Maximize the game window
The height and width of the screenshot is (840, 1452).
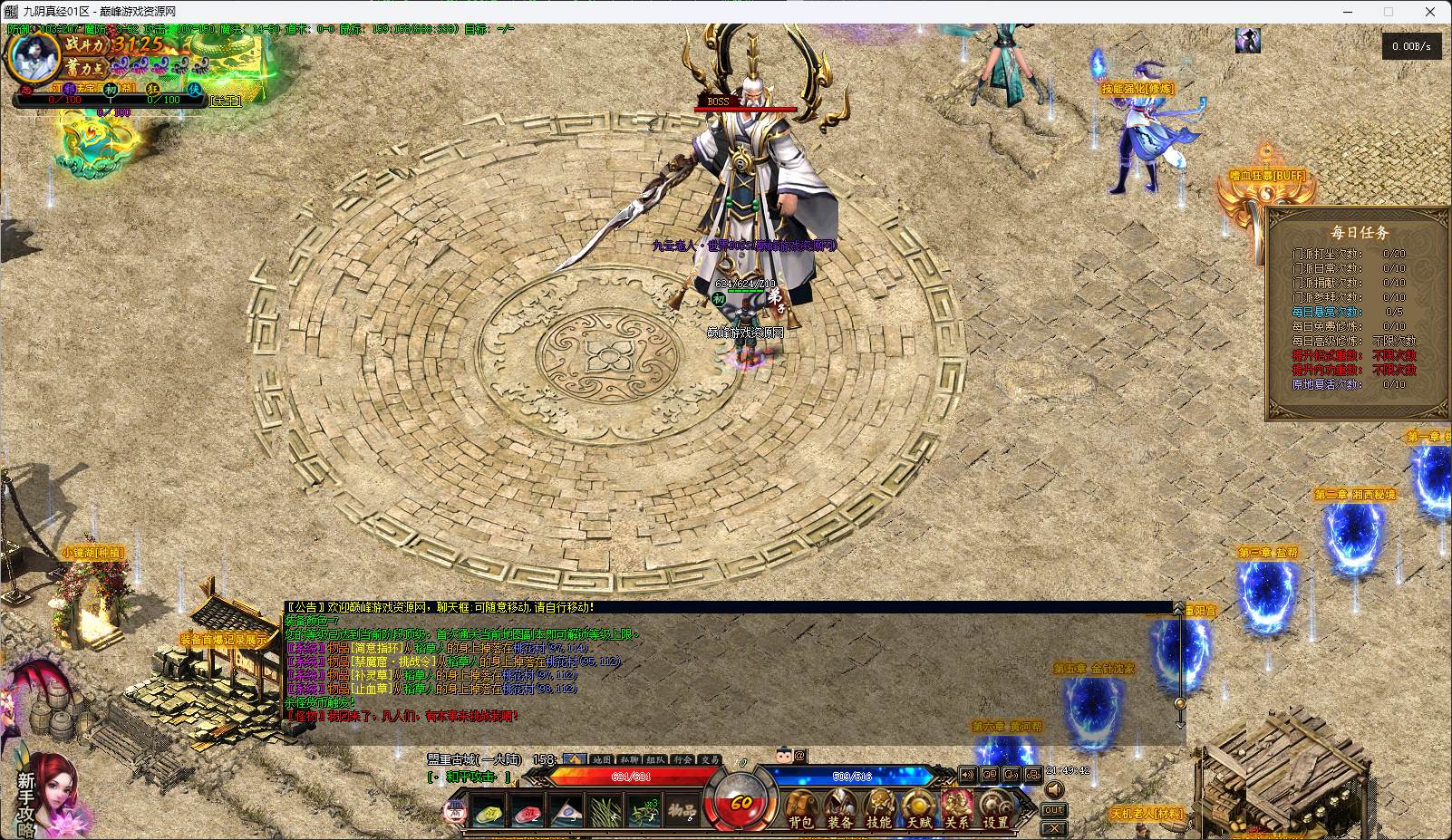[x=1388, y=12]
